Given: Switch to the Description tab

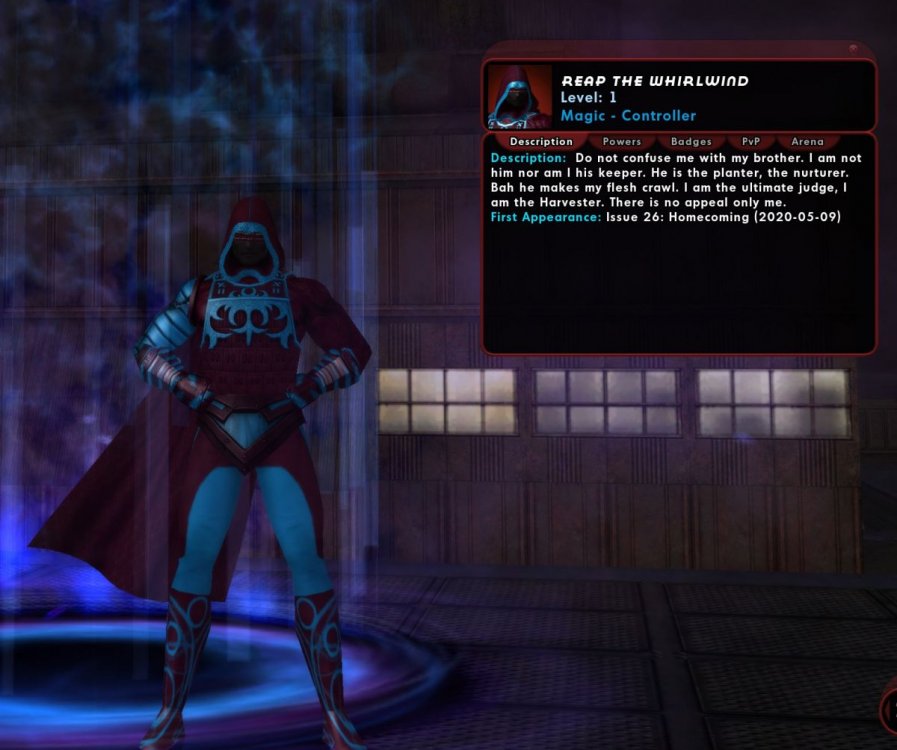Looking at the screenshot, I should (541, 142).
